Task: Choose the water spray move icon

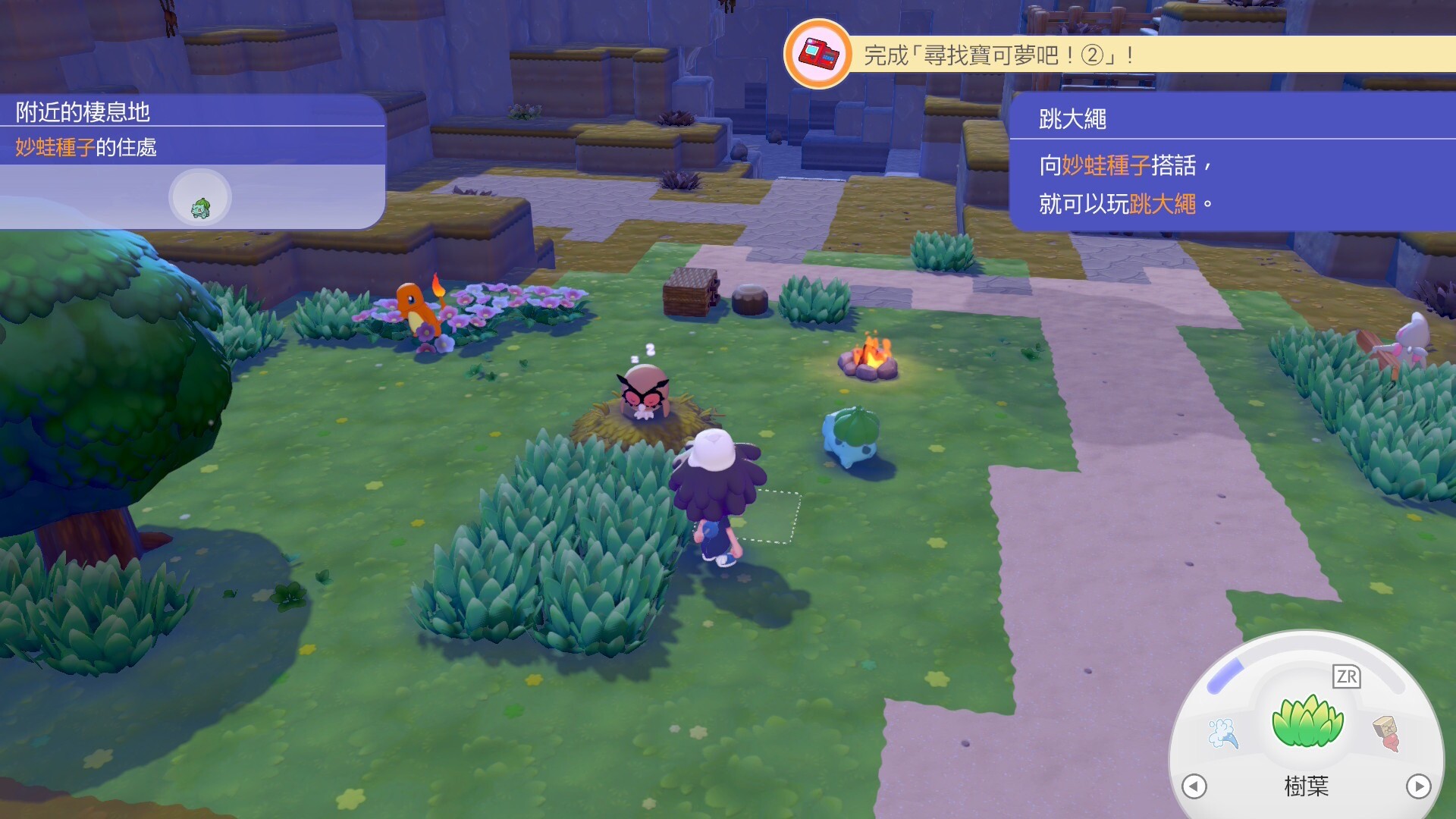Action: coord(1222,733)
